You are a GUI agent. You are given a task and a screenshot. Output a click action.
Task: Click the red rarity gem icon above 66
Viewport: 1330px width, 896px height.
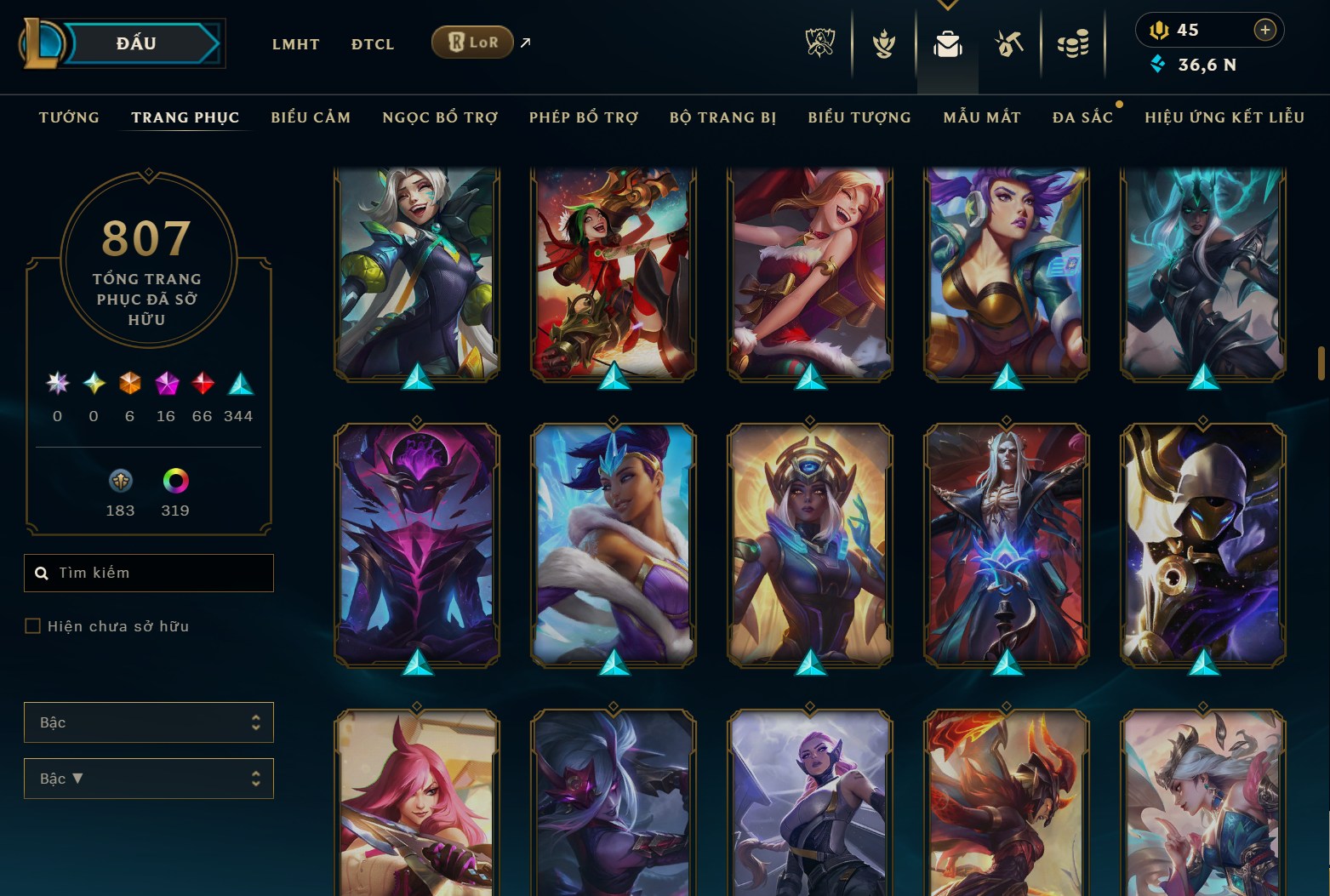202,383
